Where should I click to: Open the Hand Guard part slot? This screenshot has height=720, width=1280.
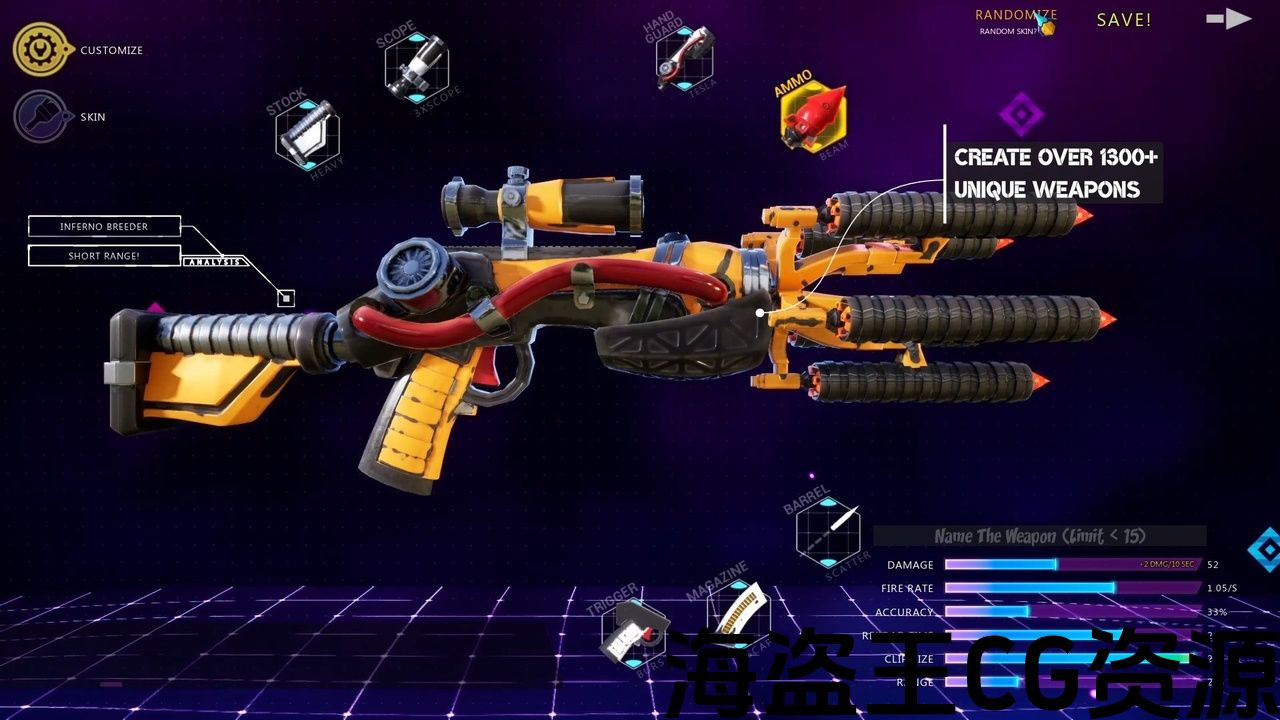click(x=684, y=56)
